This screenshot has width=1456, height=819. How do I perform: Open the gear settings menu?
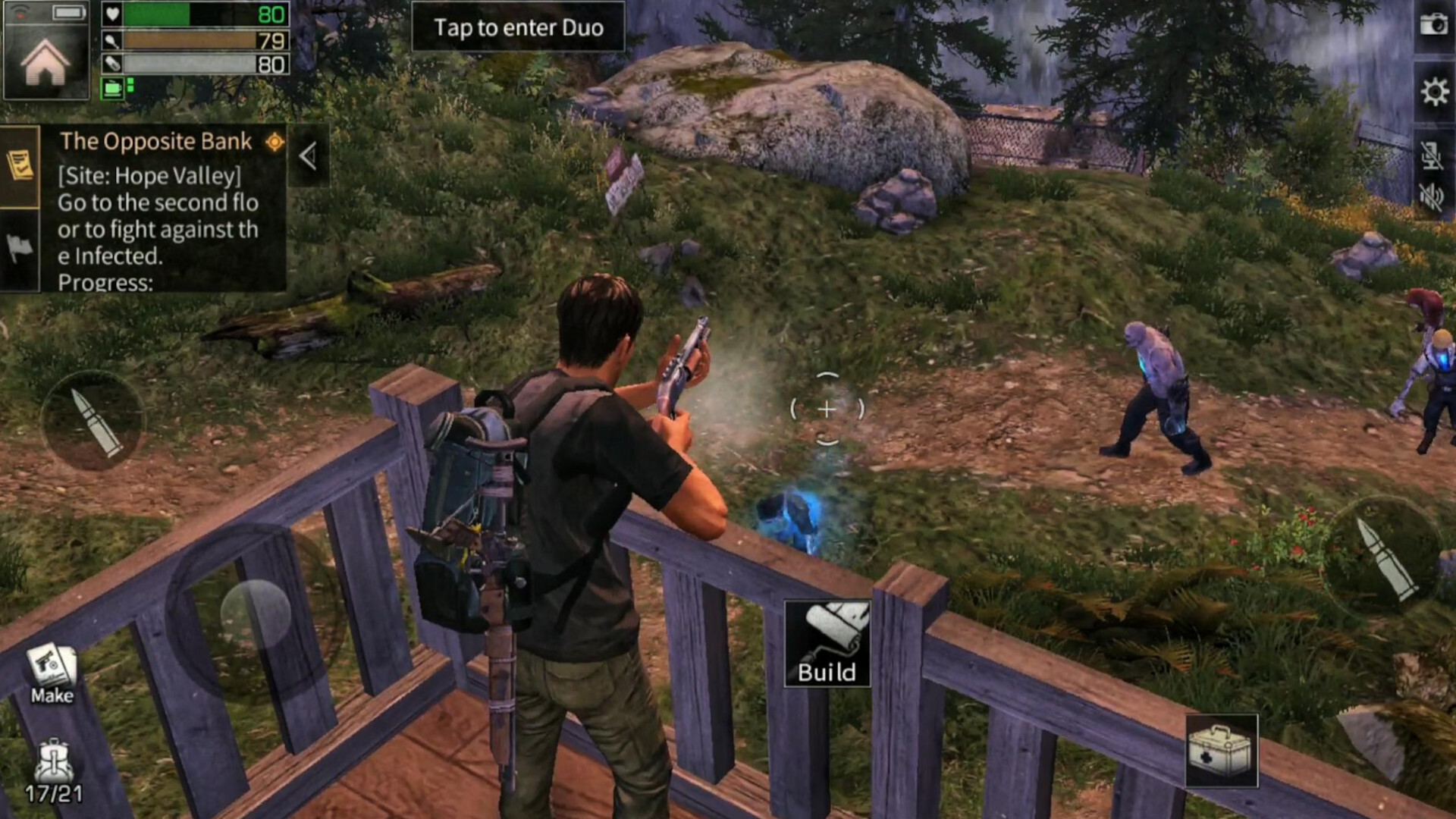pos(1433,93)
